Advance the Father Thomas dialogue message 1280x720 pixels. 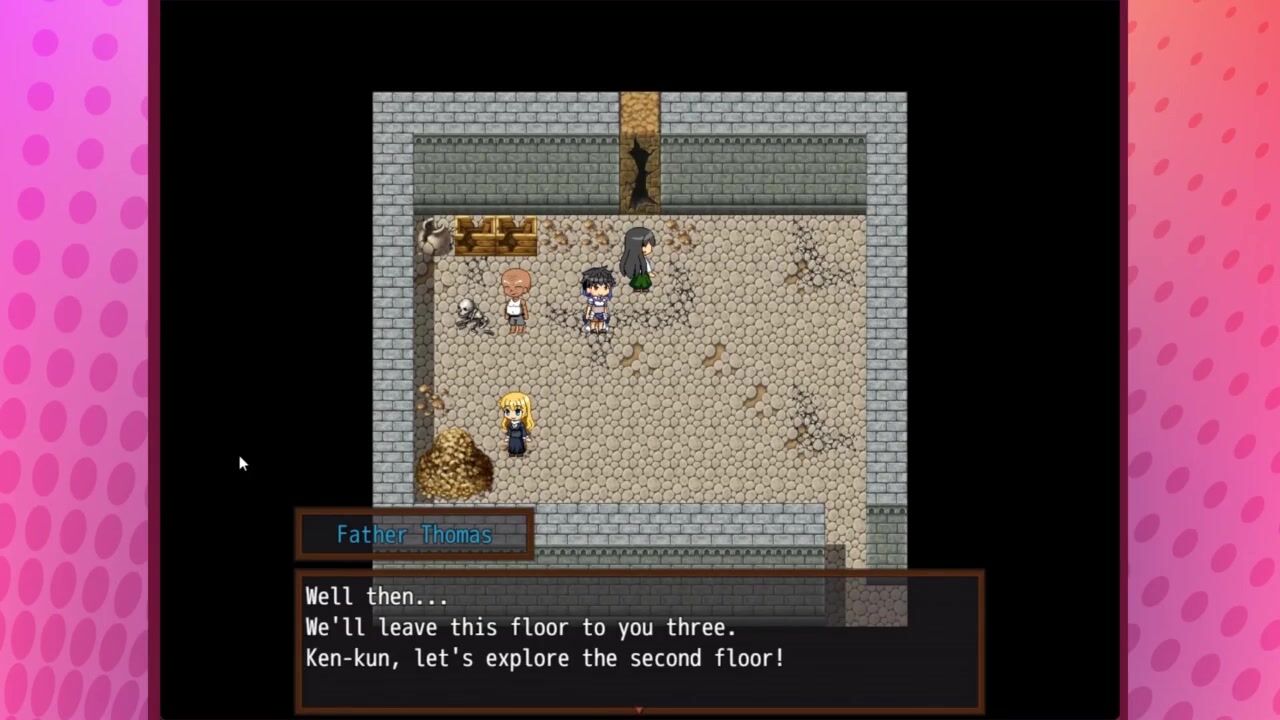(640, 640)
